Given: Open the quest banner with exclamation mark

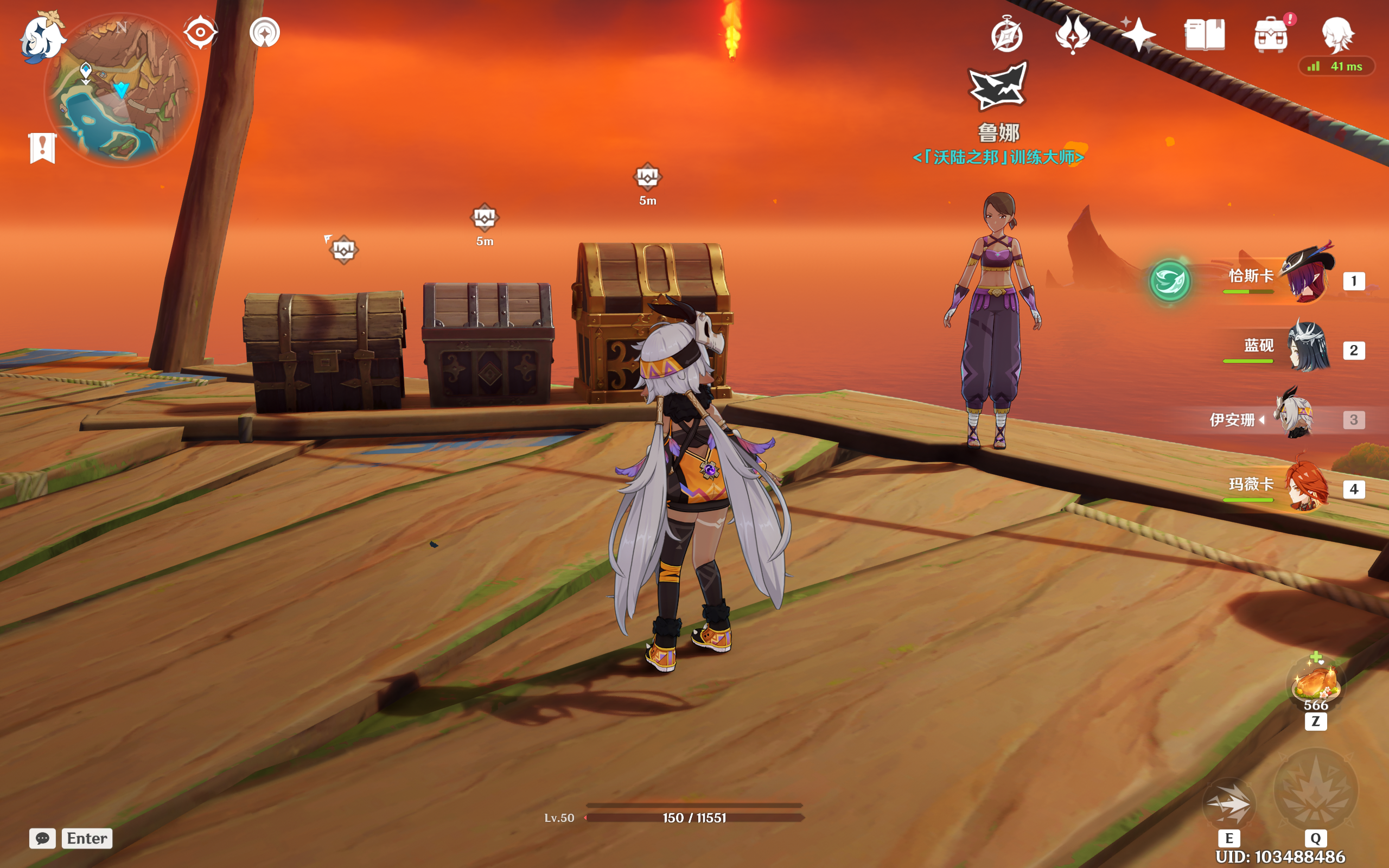Looking at the screenshot, I should coord(42,148).
